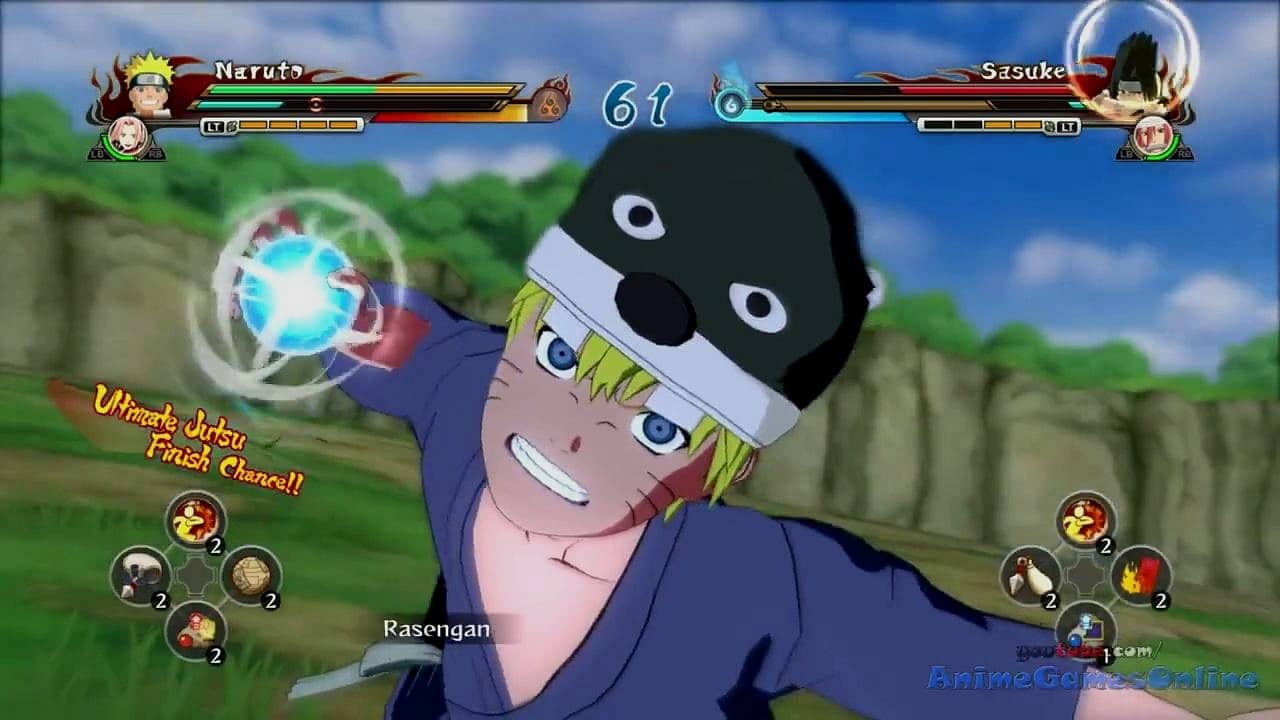Select the blue chakra bottle on the right wheel
Viewport: 1280px width, 720px height.
click(1085, 630)
